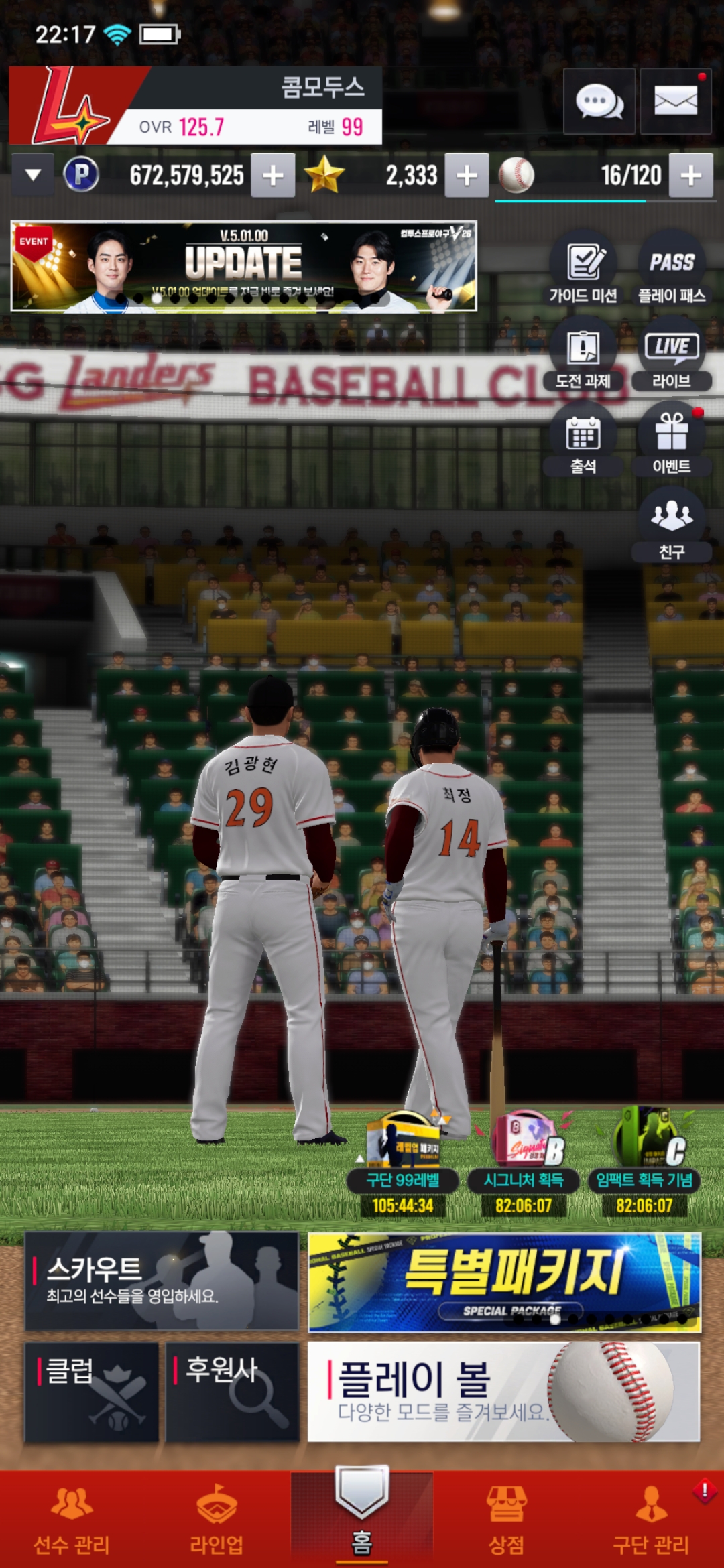This screenshot has width=724, height=1568.
Task: Open the chat speech bubble icon
Action: [x=599, y=102]
